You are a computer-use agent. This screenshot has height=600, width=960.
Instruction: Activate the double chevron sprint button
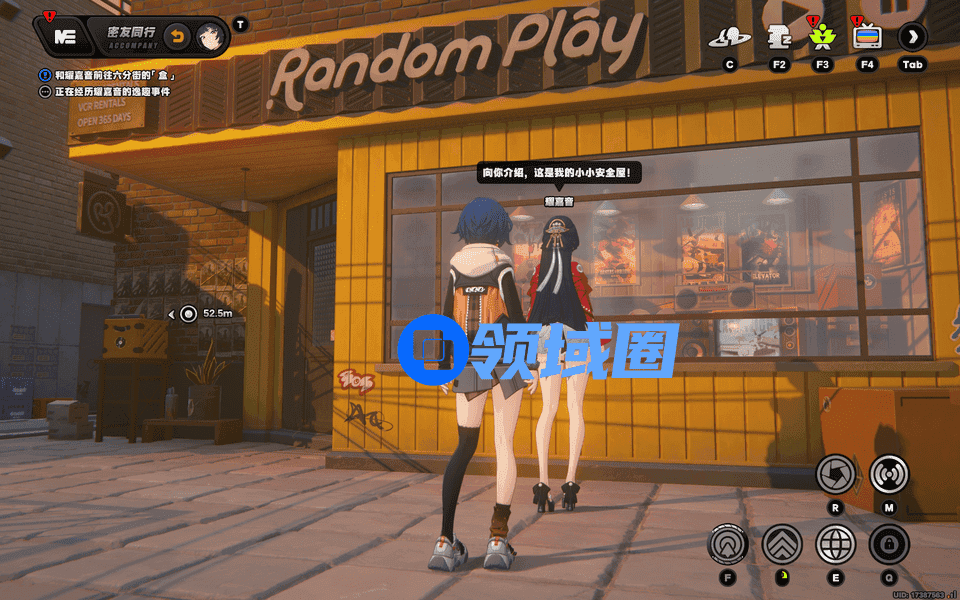point(782,544)
